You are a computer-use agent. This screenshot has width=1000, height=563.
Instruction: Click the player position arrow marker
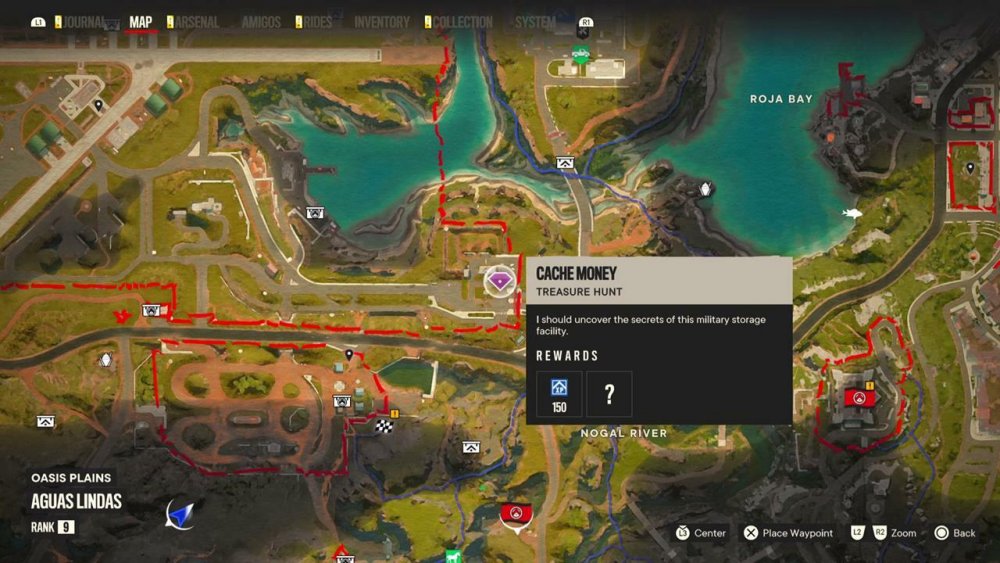180,513
